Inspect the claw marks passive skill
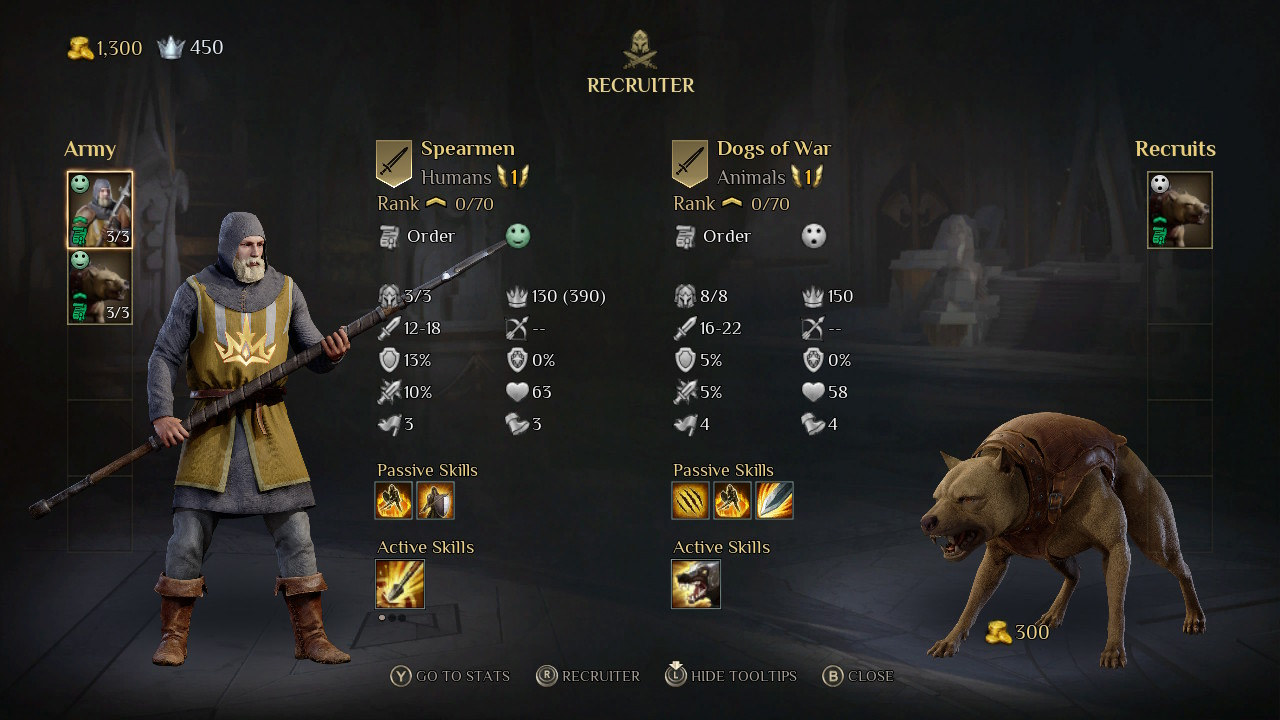Screen dimensions: 1280x720 pyautogui.click(x=690, y=500)
